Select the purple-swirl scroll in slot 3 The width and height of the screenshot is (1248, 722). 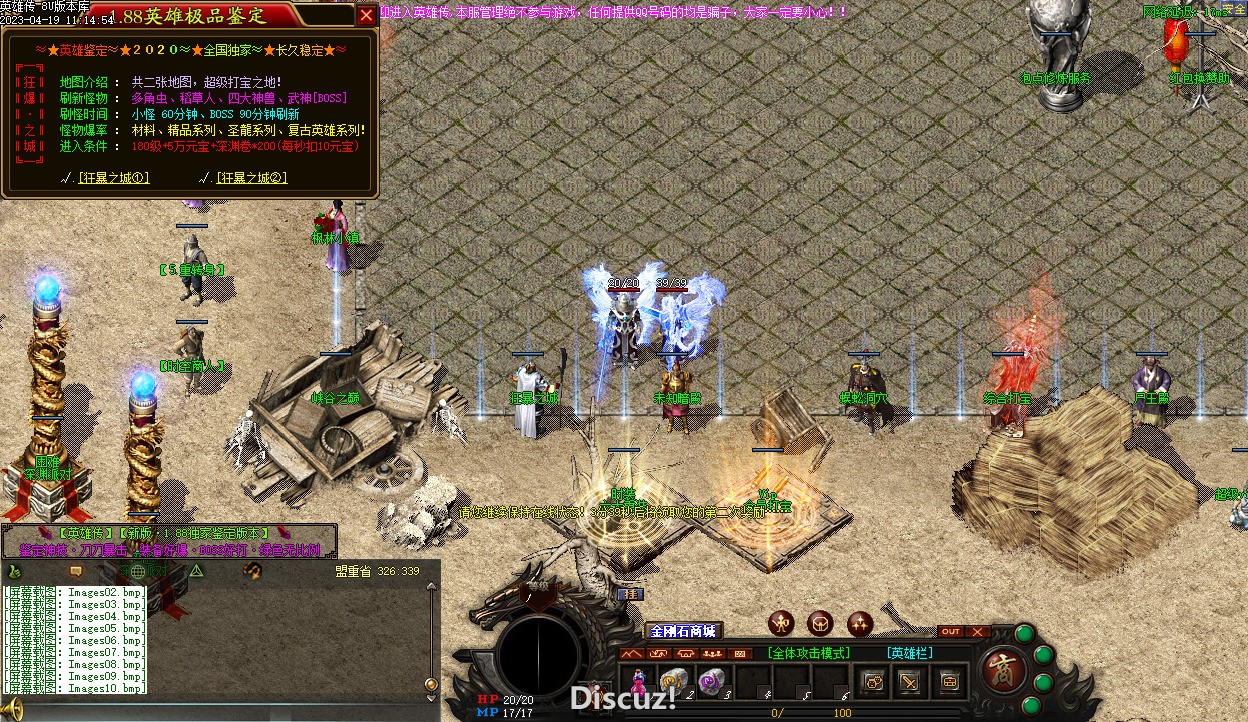pyautogui.click(x=711, y=682)
